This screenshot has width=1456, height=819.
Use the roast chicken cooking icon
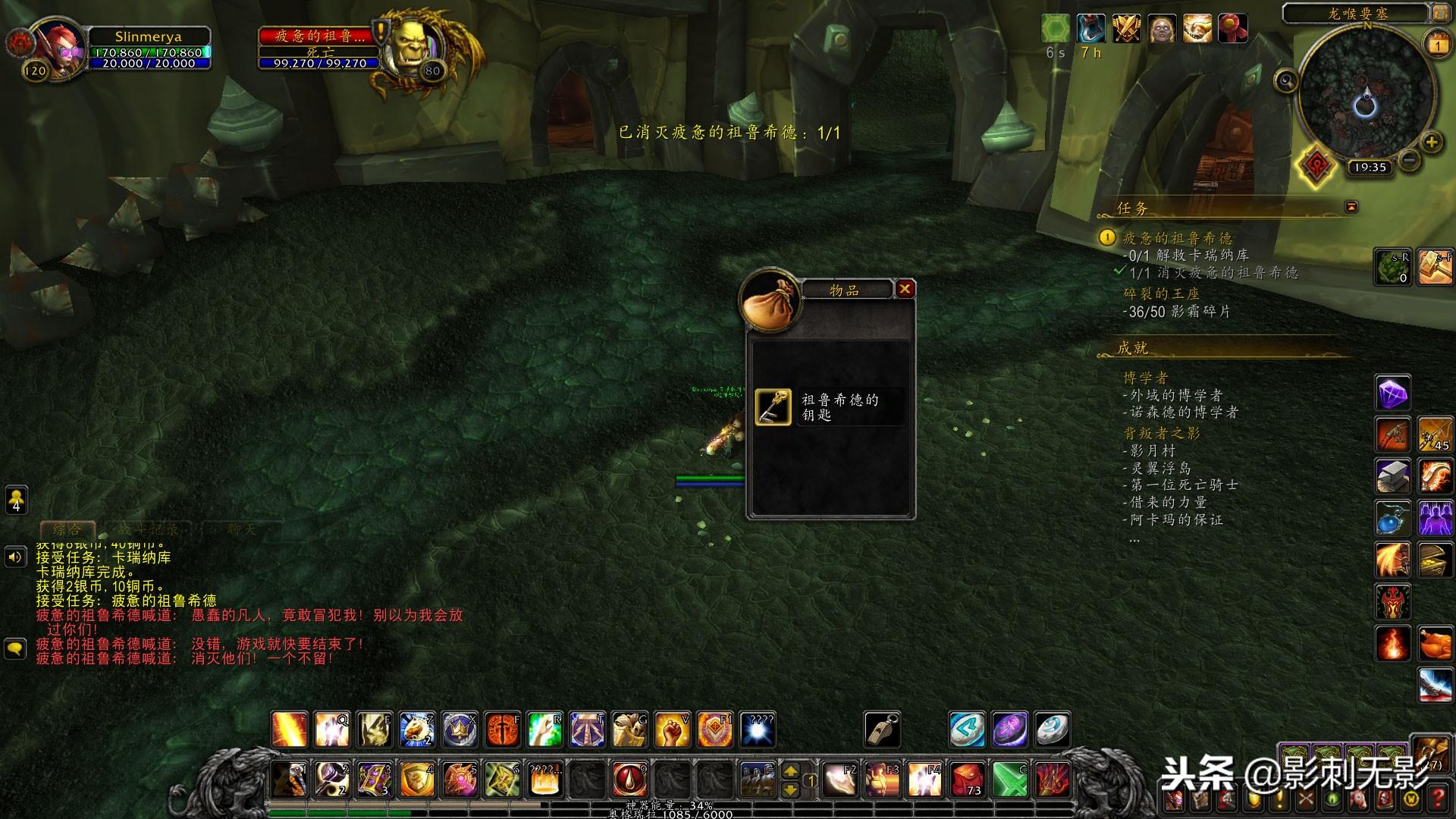[x=1436, y=644]
